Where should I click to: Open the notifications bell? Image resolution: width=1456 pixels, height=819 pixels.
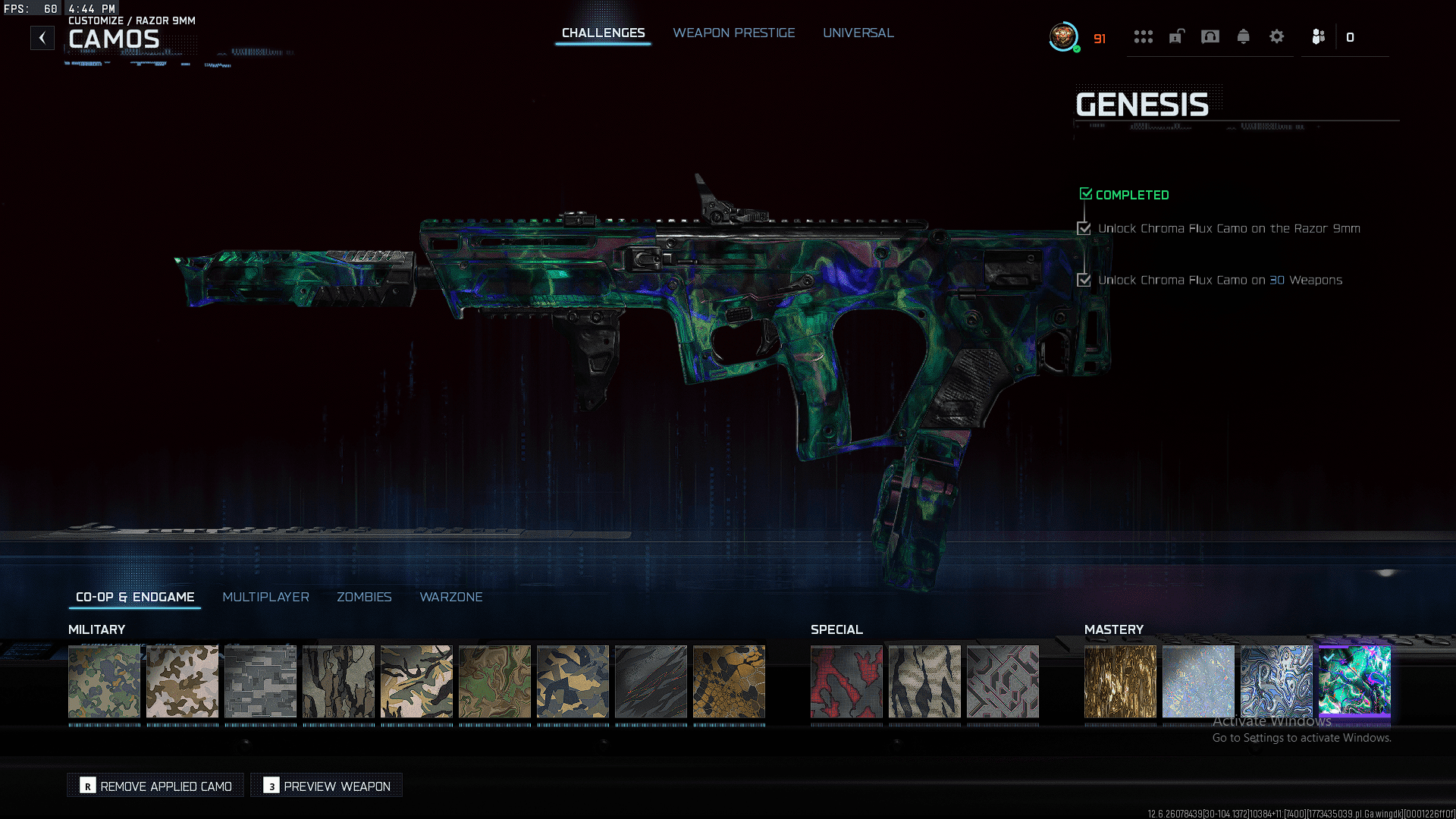(1243, 36)
